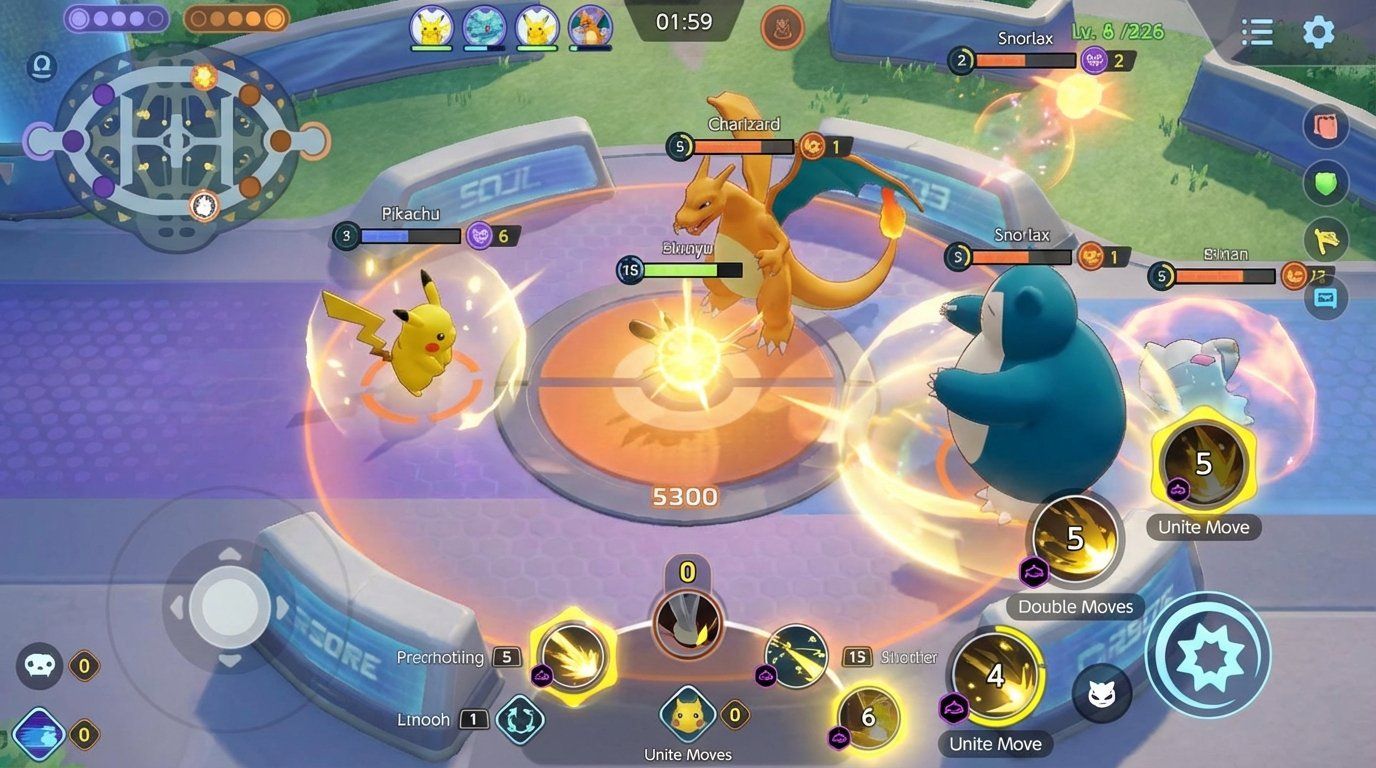
Task: Tap the score/goal orange emblem at top
Action: point(783,29)
